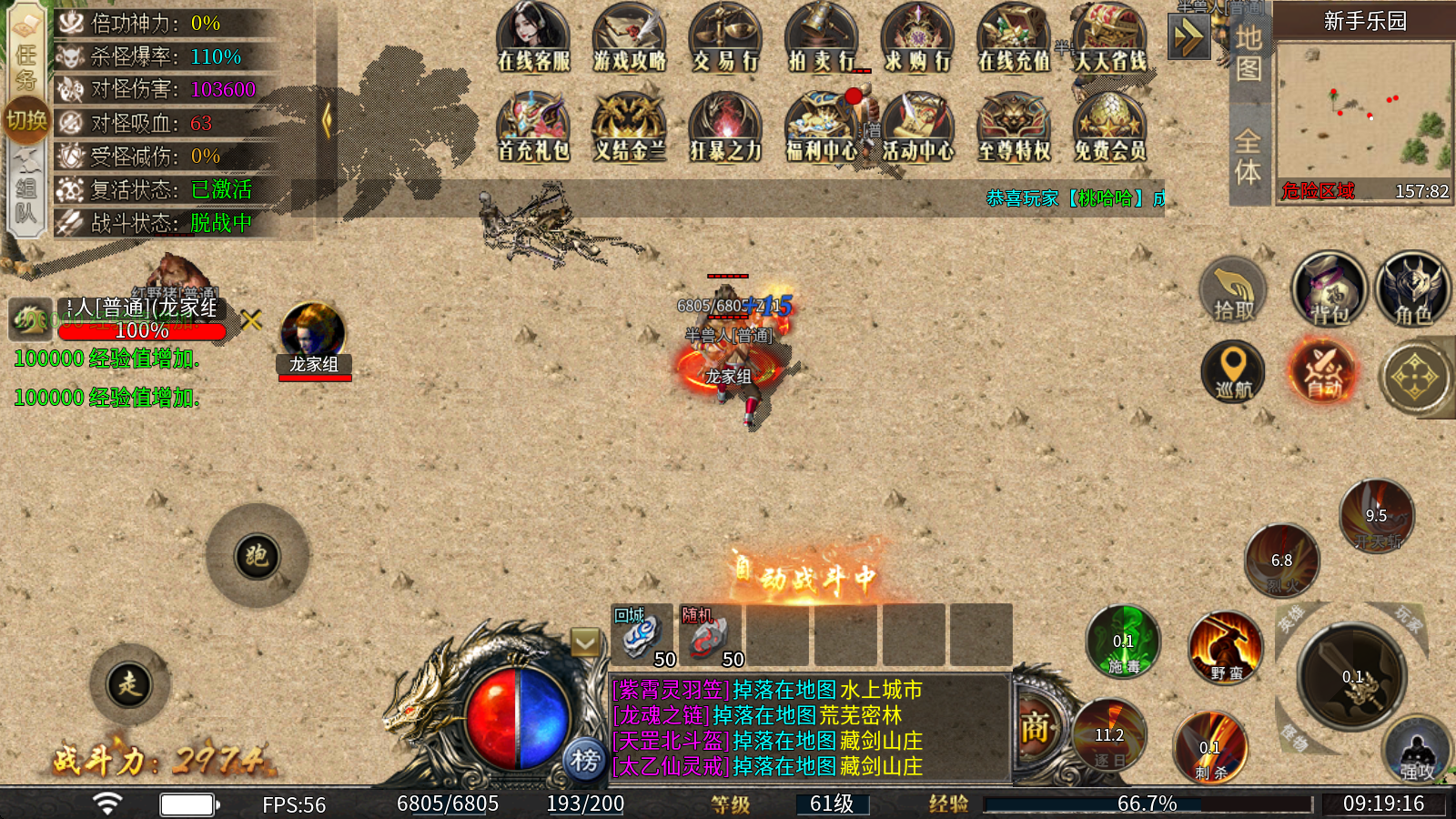The image size is (1456, 819).
Task: Claim the 首充礼包 first-recharge gift pack
Action: pyautogui.click(x=533, y=127)
